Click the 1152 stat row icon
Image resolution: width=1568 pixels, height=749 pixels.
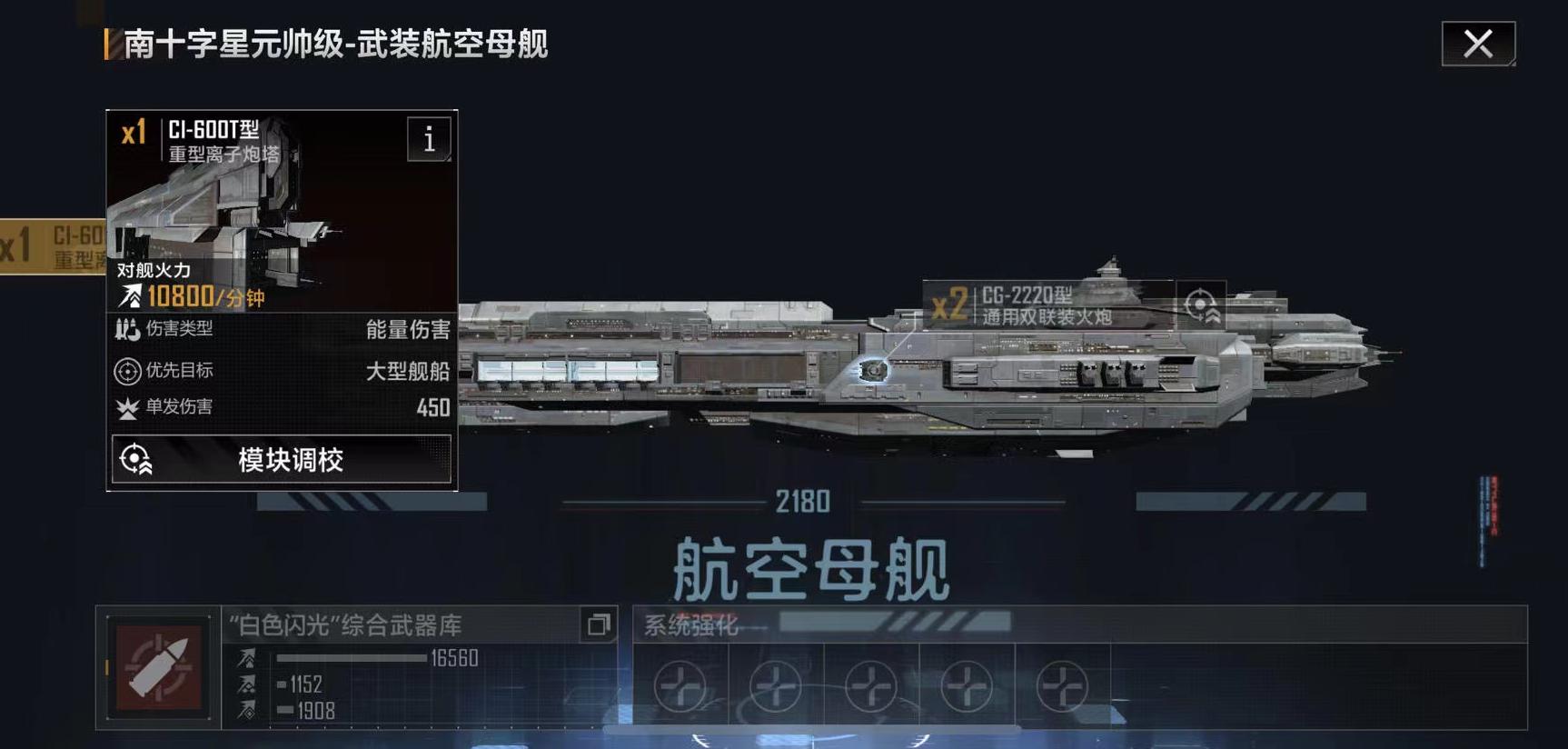click(x=248, y=682)
